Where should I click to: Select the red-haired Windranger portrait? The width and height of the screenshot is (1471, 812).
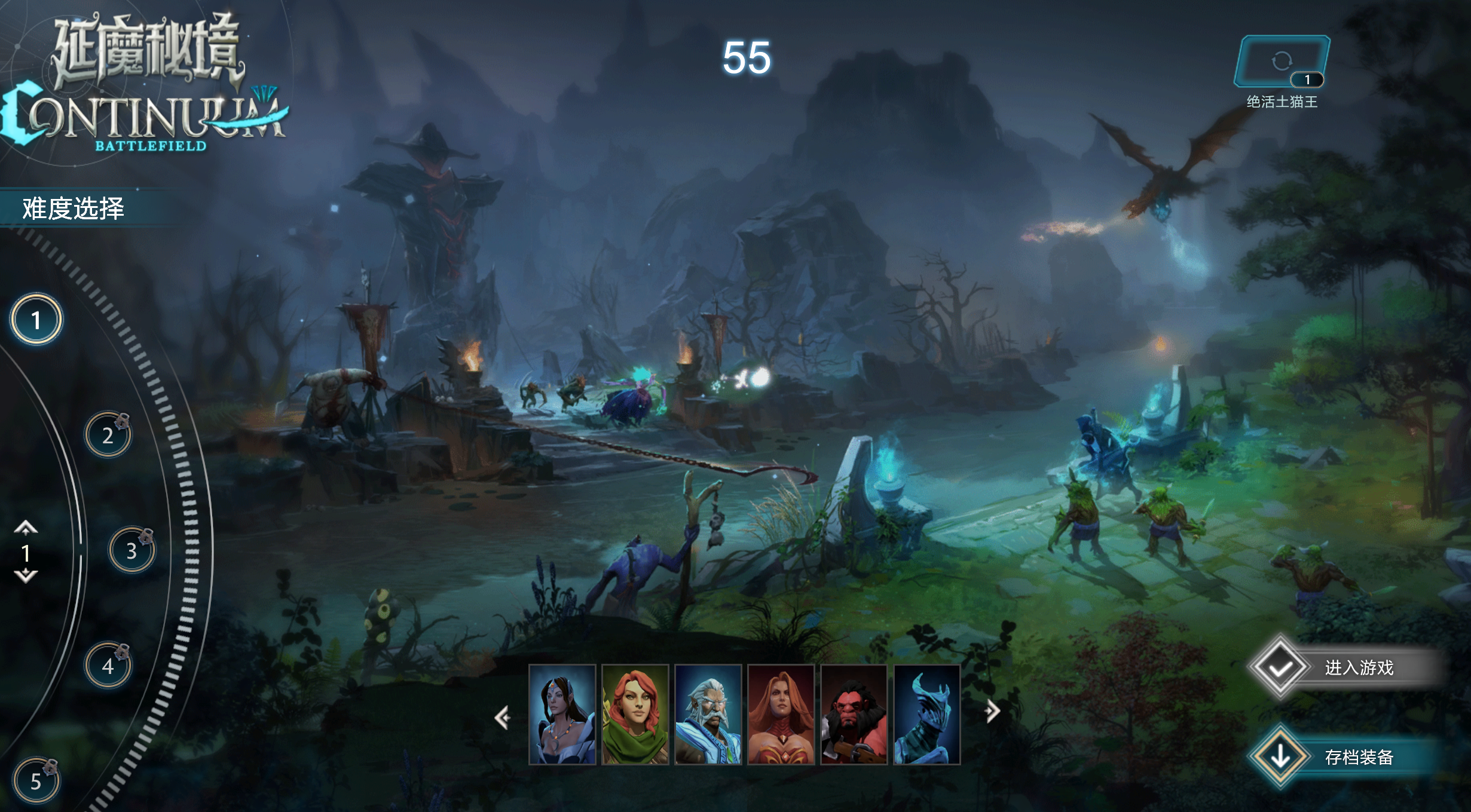click(x=636, y=715)
